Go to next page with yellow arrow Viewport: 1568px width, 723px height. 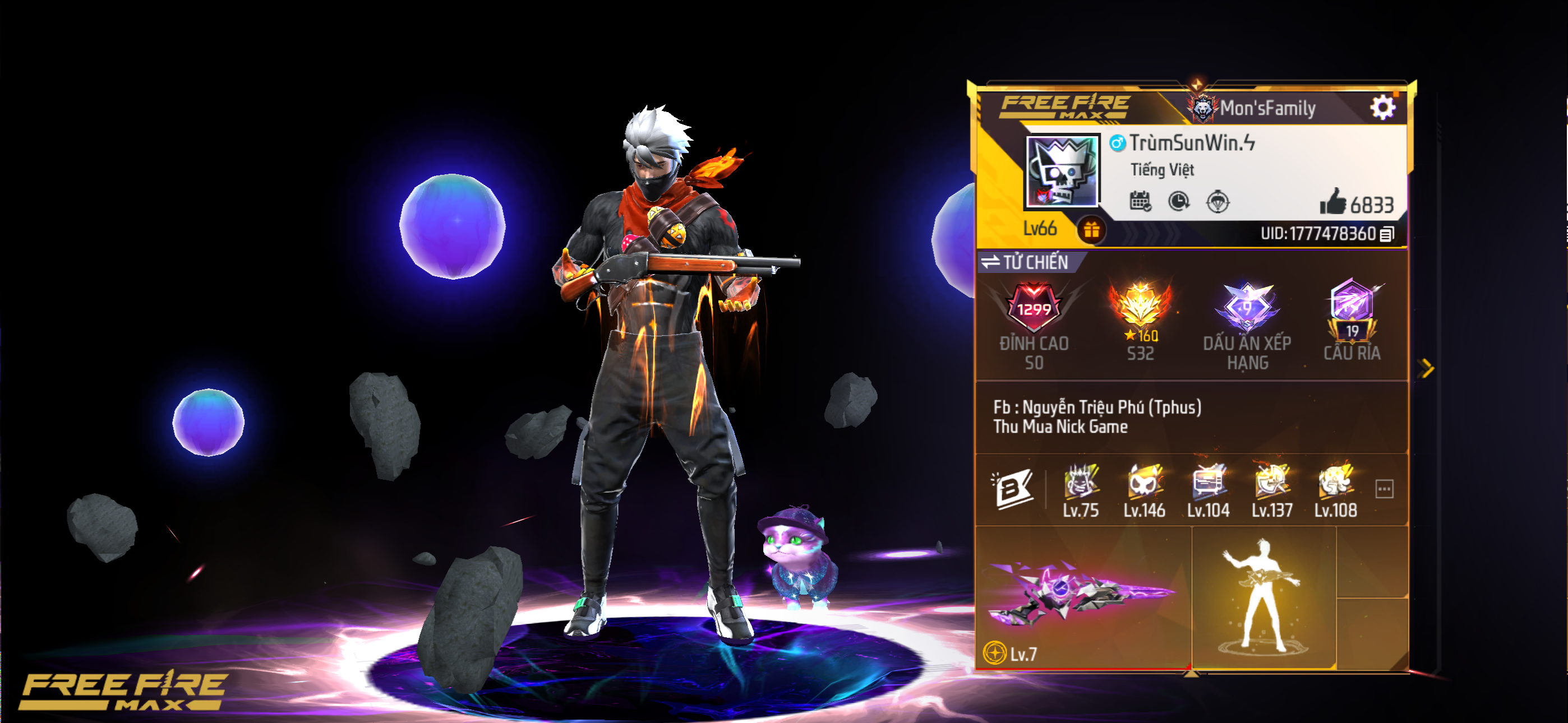point(1426,368)
